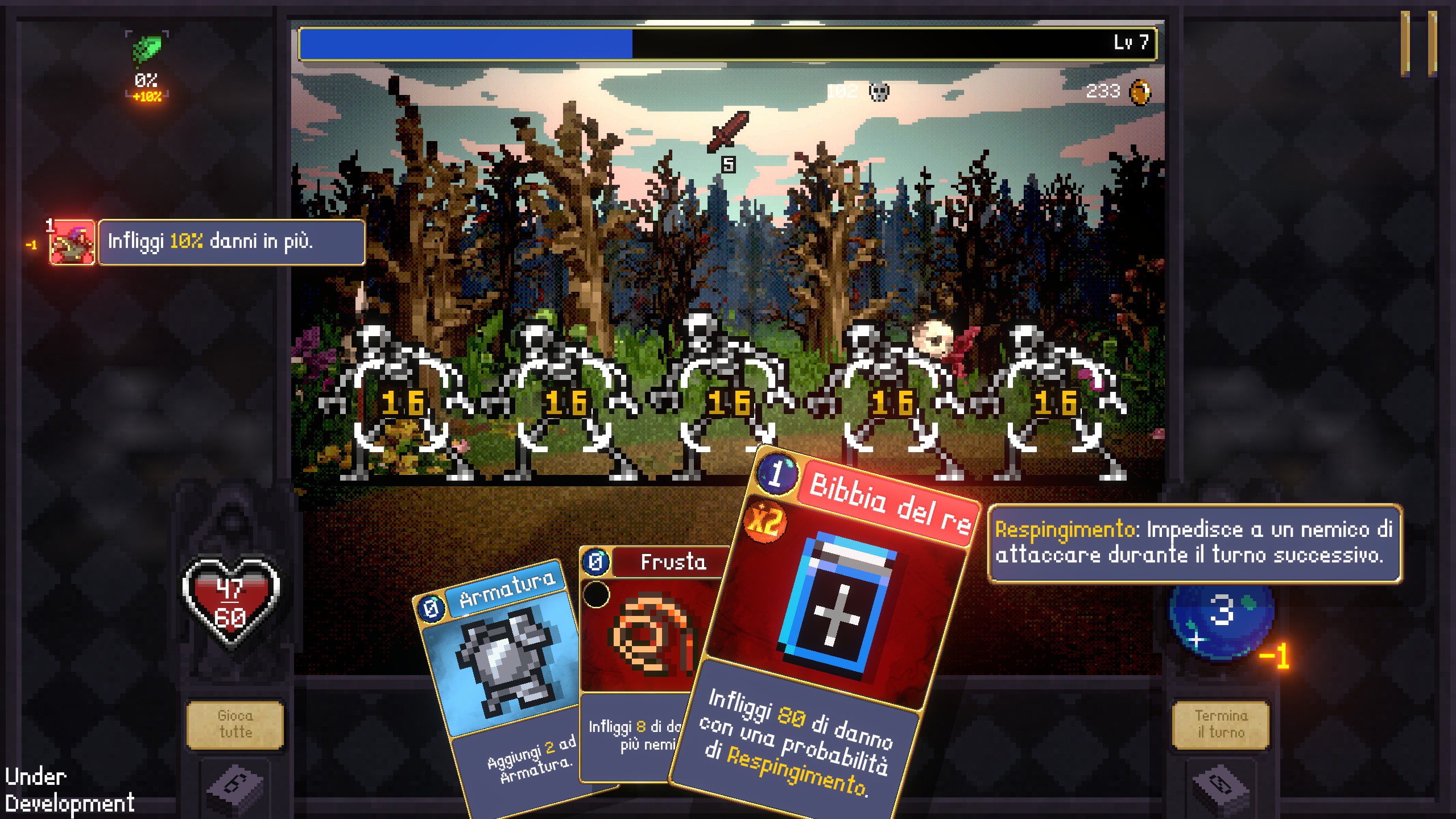End turn with Termina il turno
This screenshot has width=1456, height=819.
point(1221,724)
